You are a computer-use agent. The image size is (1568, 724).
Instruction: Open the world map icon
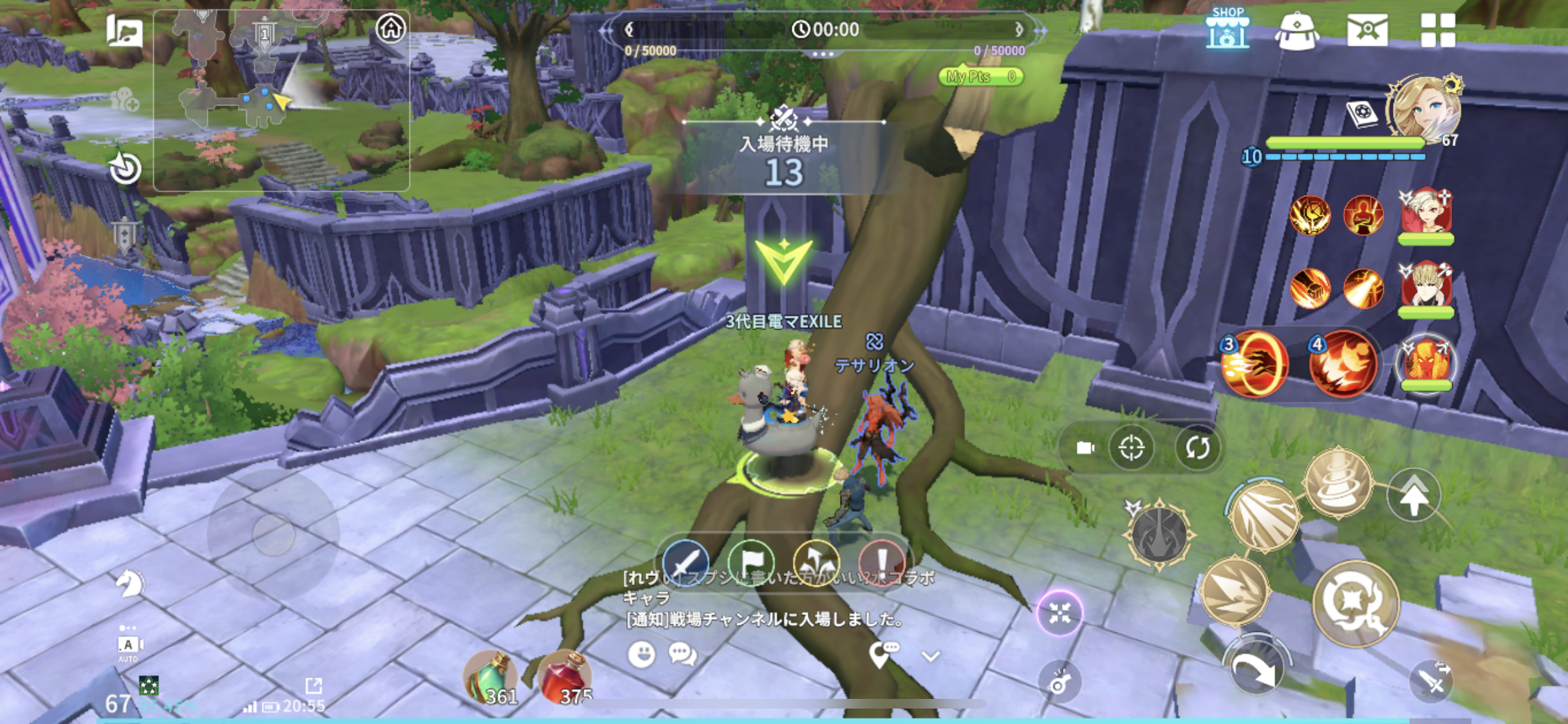pyautogui.click(x=124, y=30)
